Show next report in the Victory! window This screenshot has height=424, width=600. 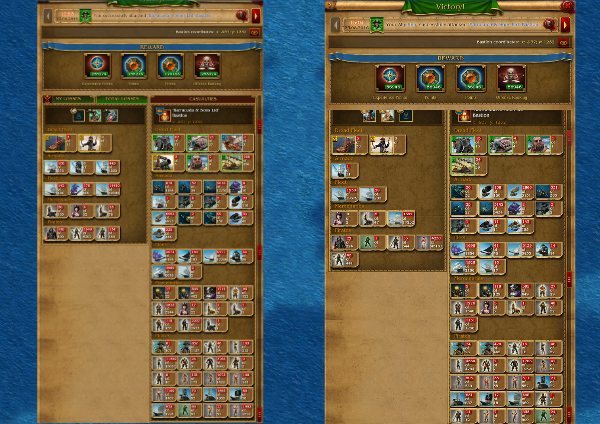pos(565,24)
